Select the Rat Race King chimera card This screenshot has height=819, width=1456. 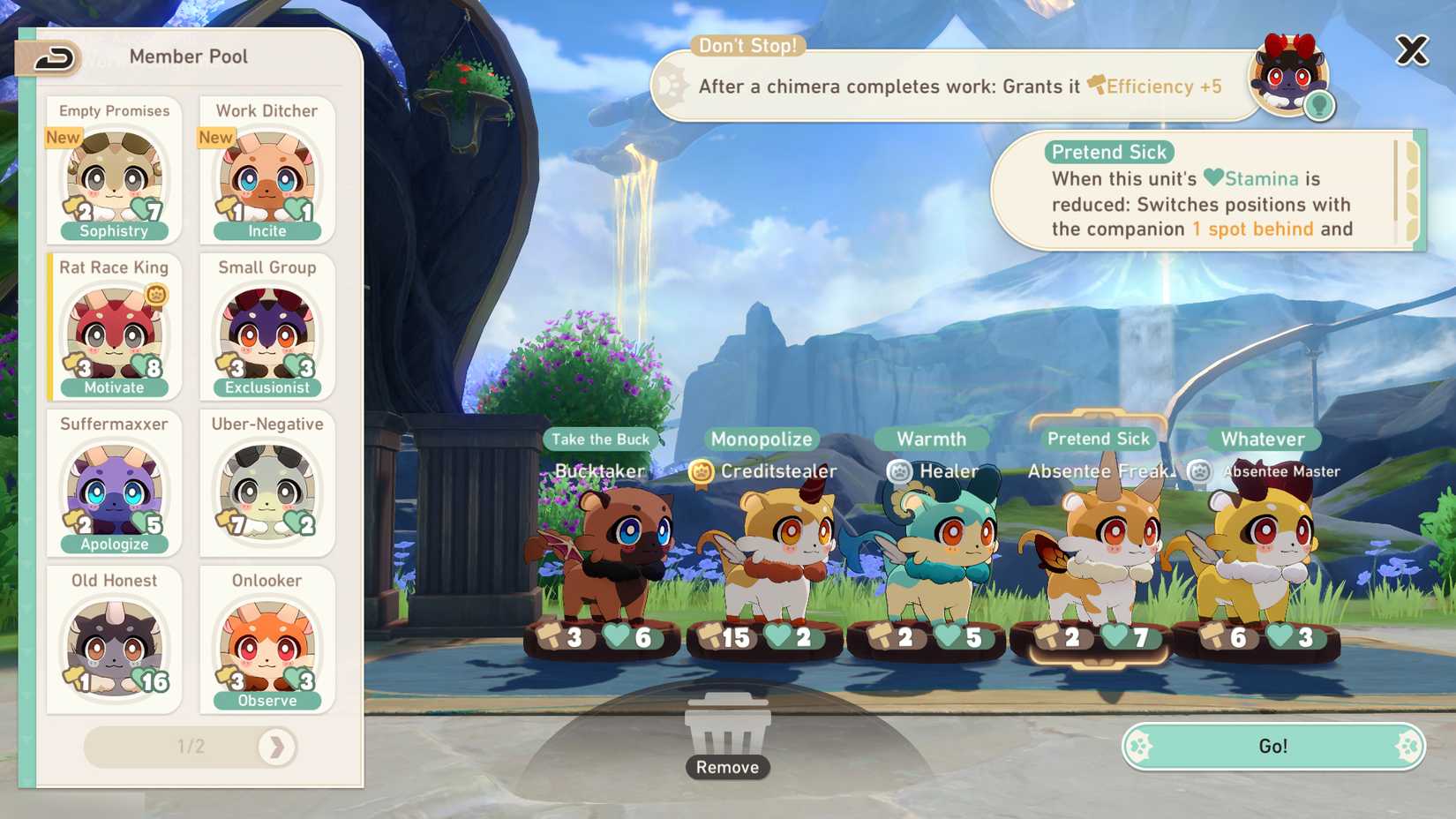114,327
